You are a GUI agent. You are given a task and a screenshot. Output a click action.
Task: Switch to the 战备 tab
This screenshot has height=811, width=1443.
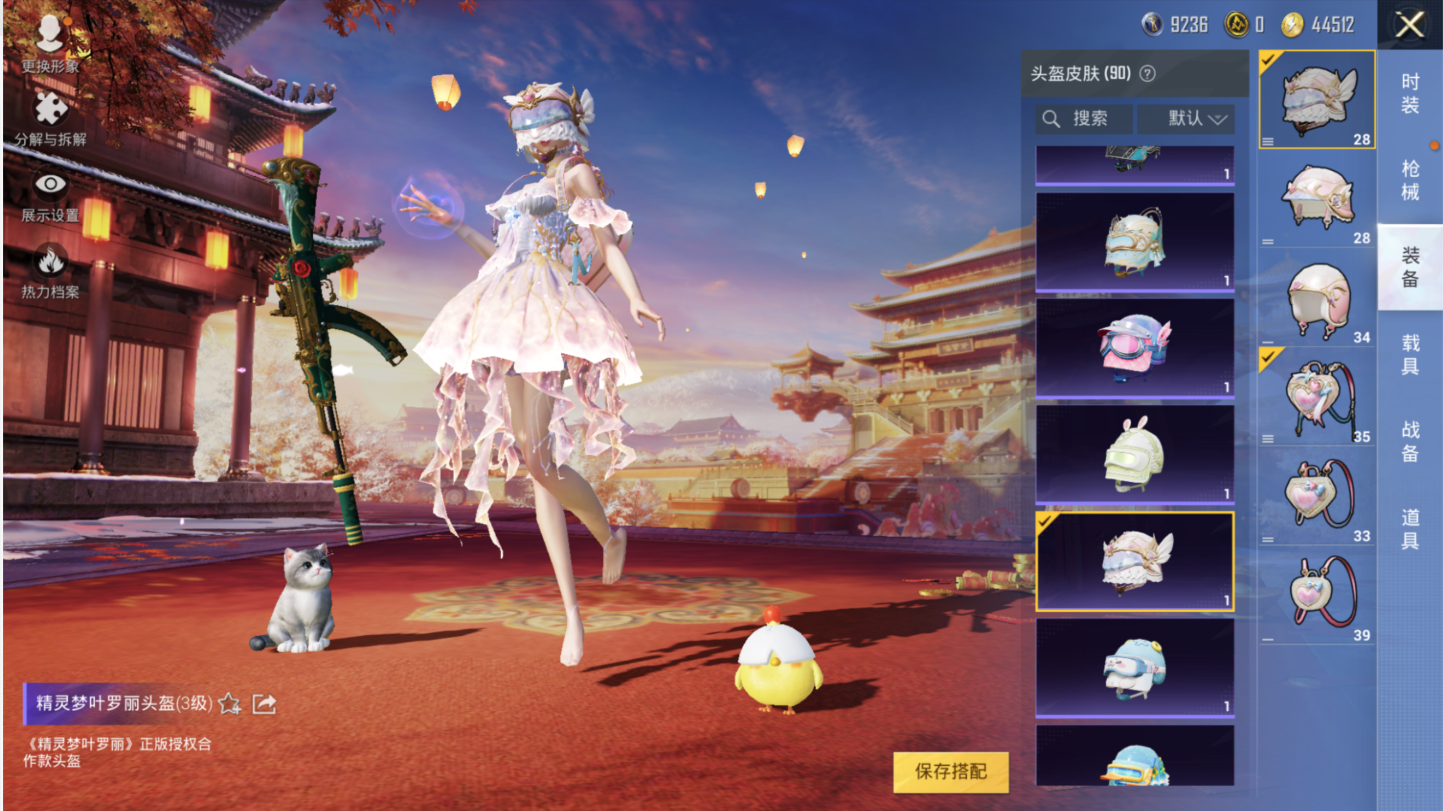[1409, 441]
